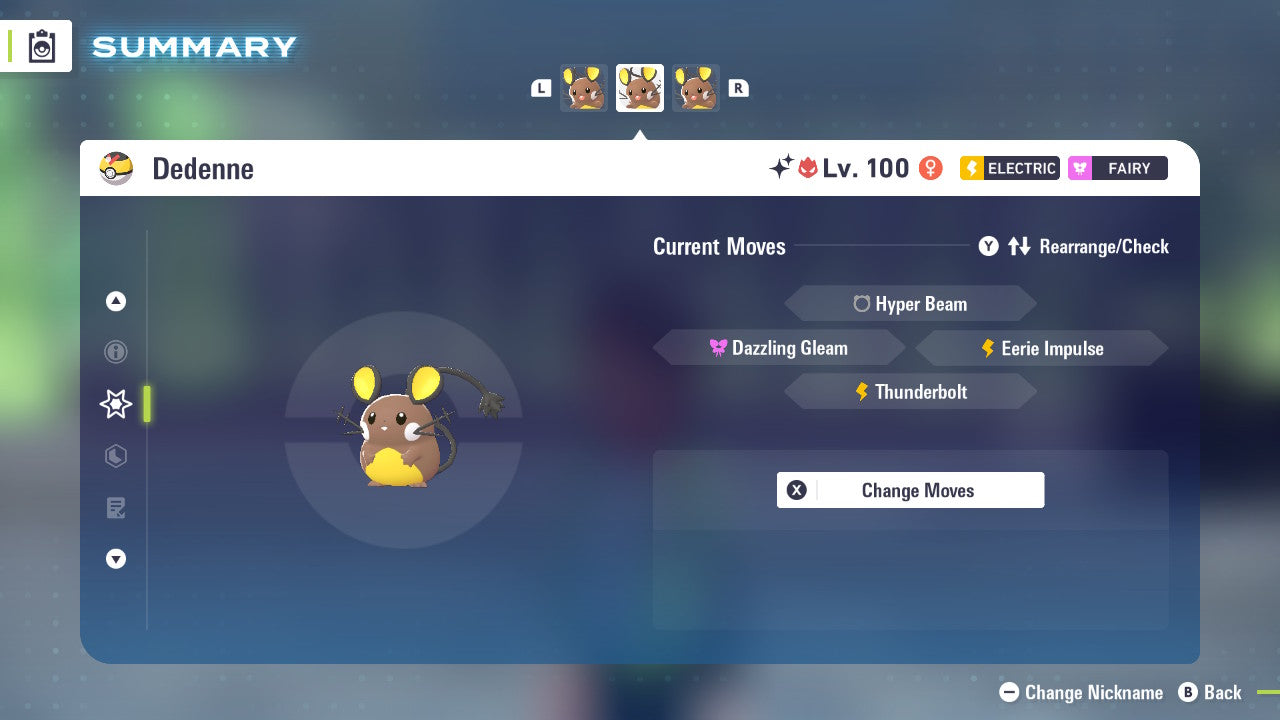Select the right Pokémon thumbnail tab

696,87
